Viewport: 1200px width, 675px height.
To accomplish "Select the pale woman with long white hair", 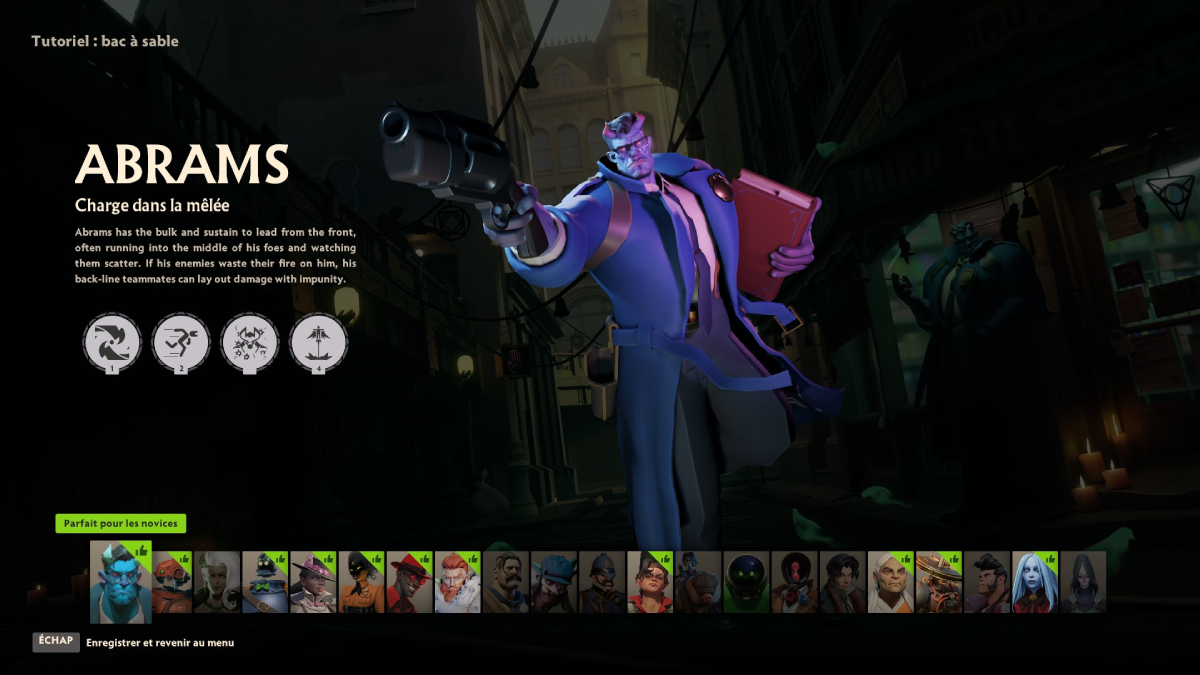I will pos(1034,582).
